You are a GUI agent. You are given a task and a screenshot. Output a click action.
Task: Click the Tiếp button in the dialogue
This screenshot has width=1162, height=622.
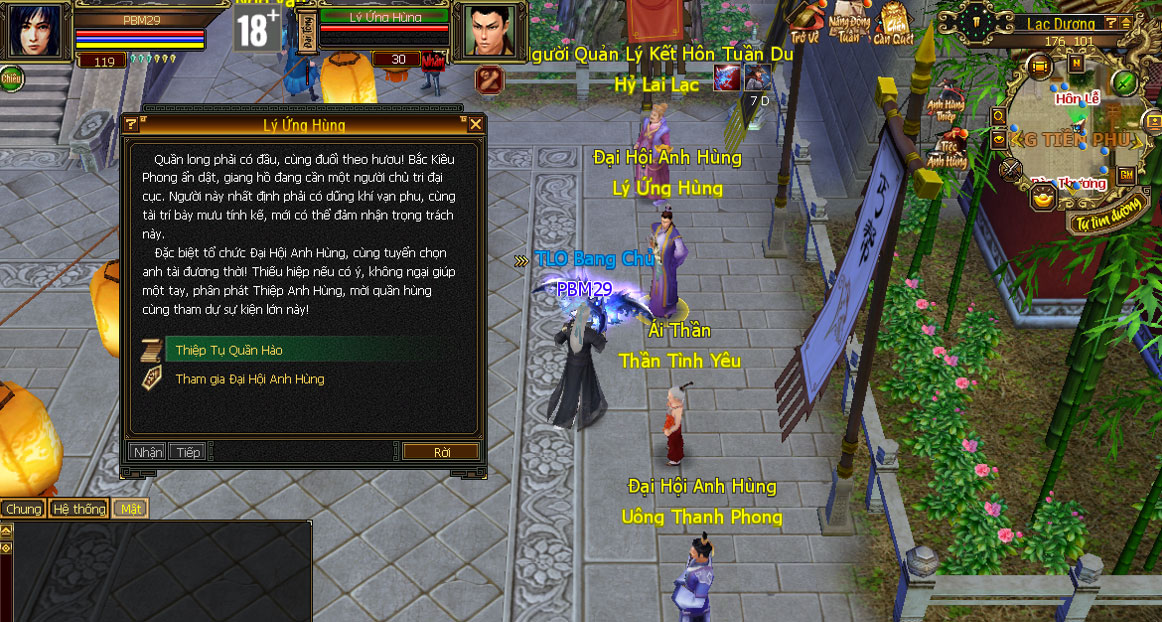(x=187, y=452)
